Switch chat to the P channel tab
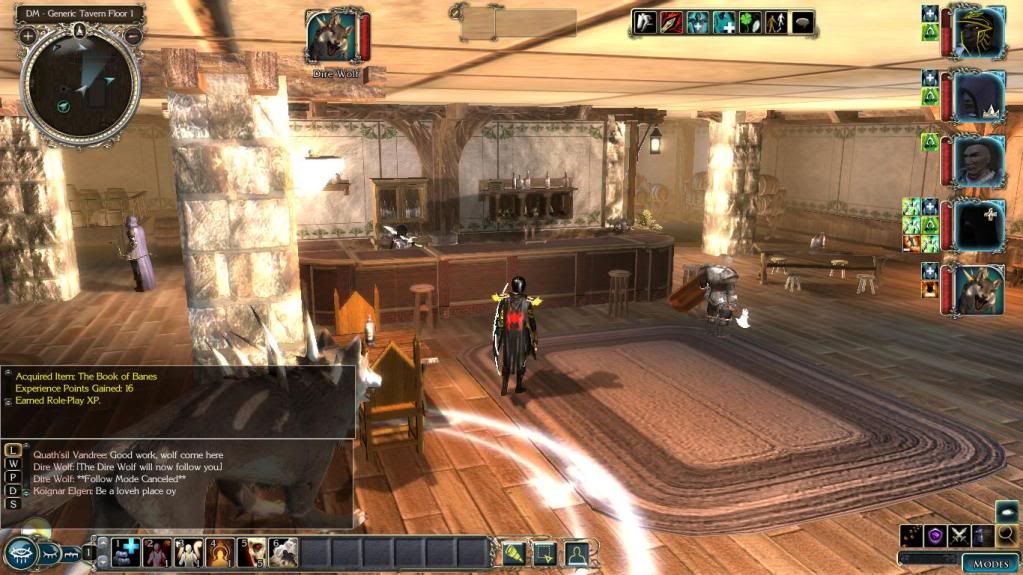This screenshot has width=1023, height=575. coord(13,476)
